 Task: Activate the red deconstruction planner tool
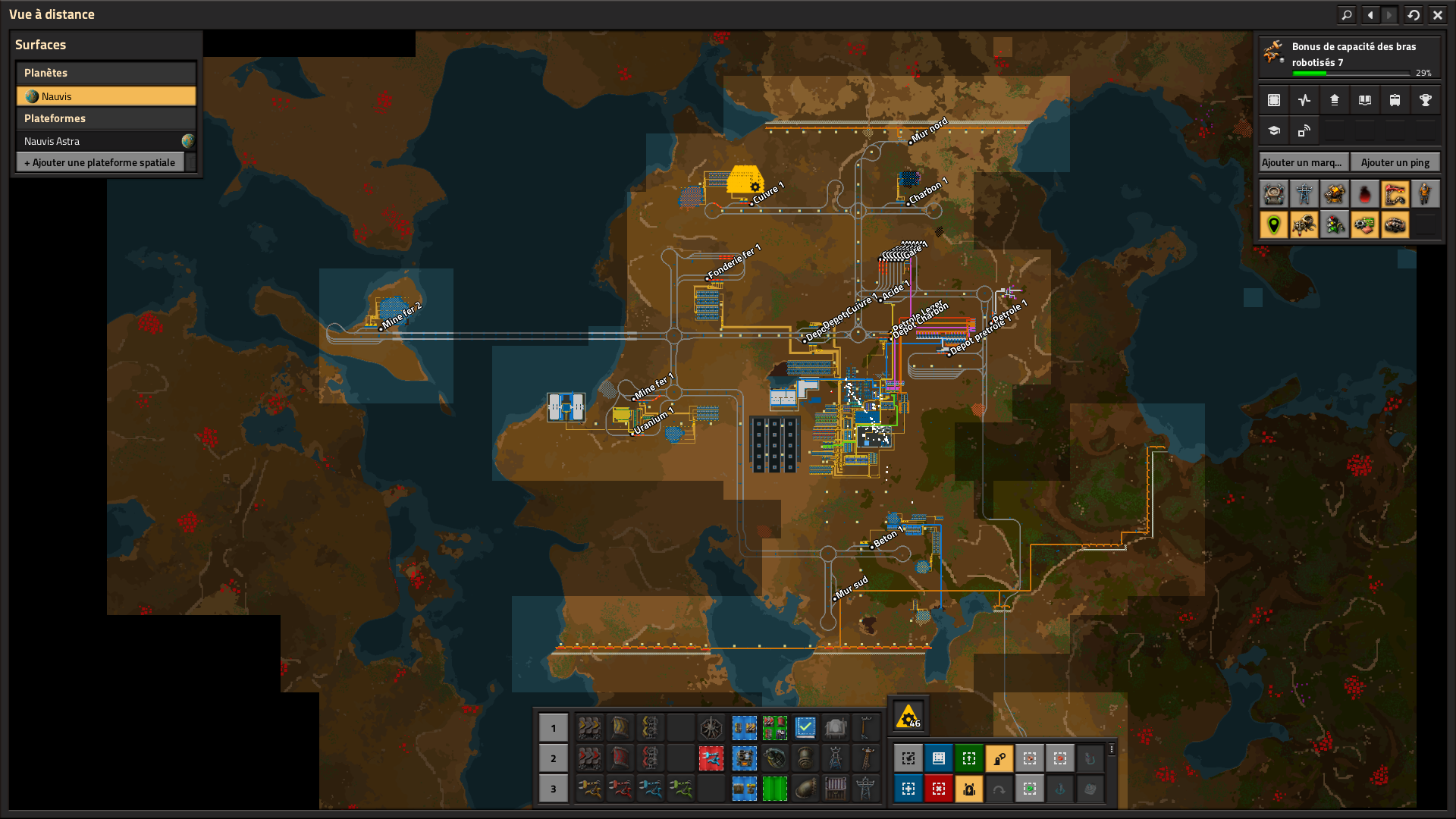pos(939,789)
